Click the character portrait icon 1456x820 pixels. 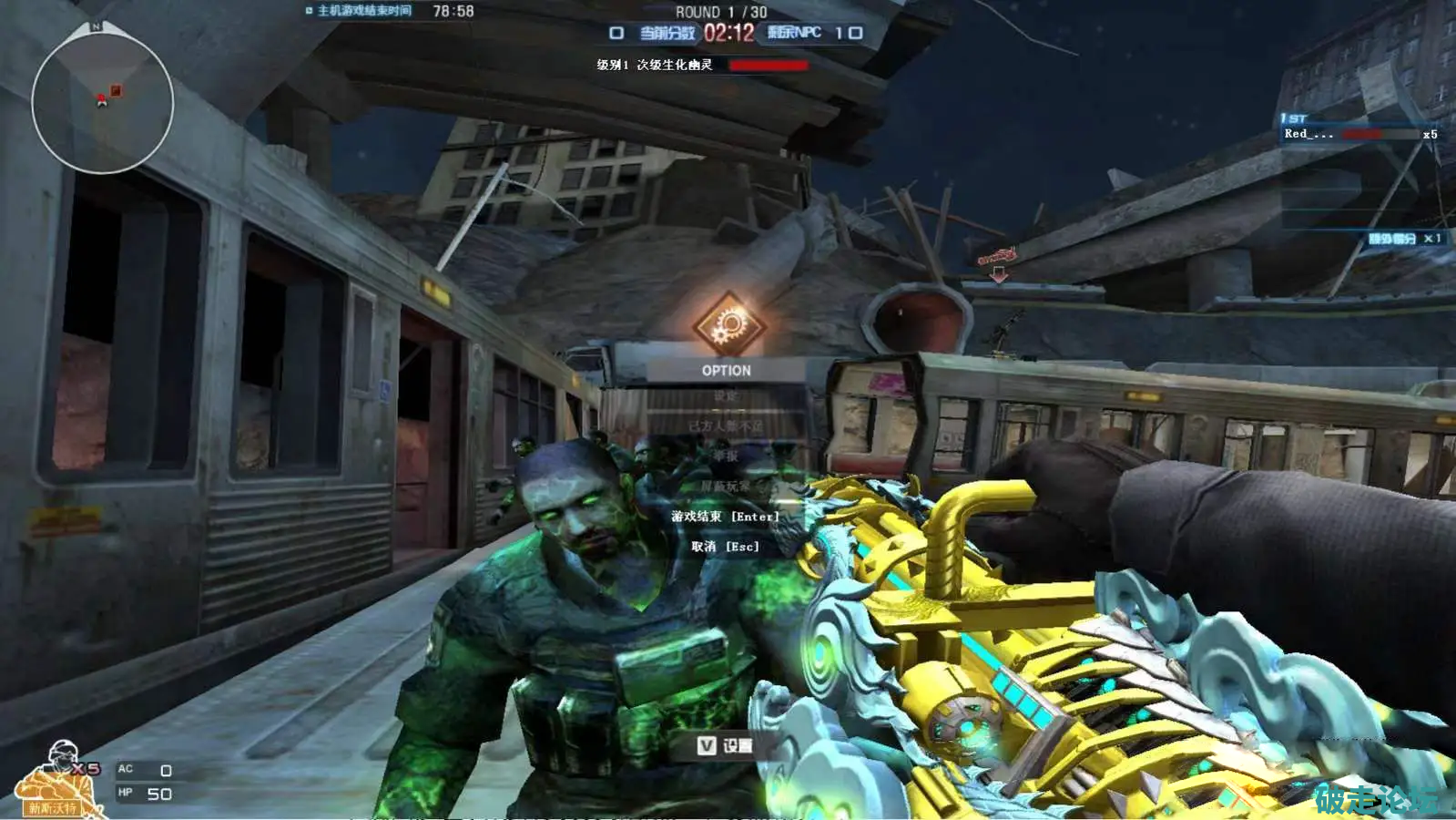tap(56, 781)
